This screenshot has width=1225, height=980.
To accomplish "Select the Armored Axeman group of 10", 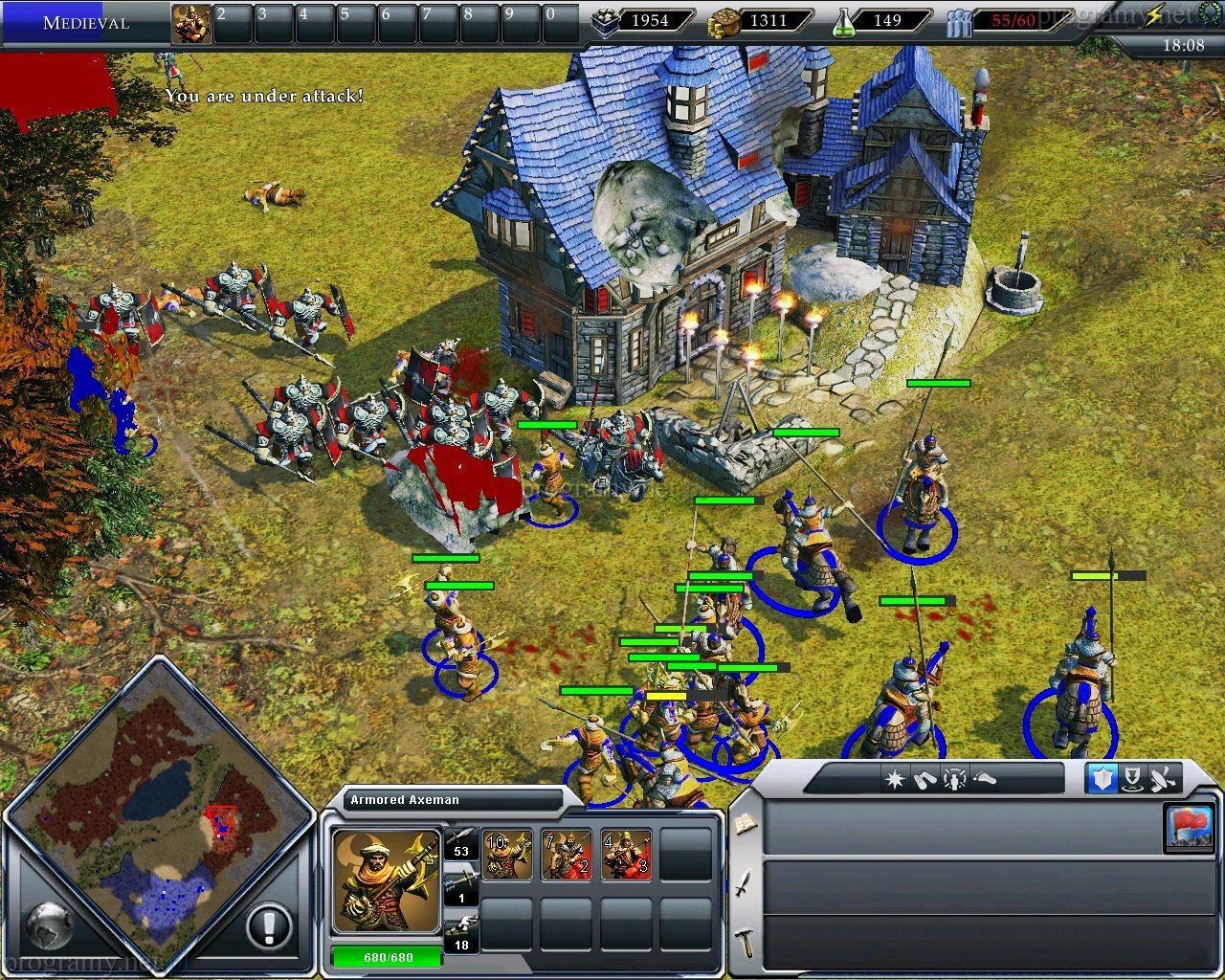I will [x=507, y=854].
